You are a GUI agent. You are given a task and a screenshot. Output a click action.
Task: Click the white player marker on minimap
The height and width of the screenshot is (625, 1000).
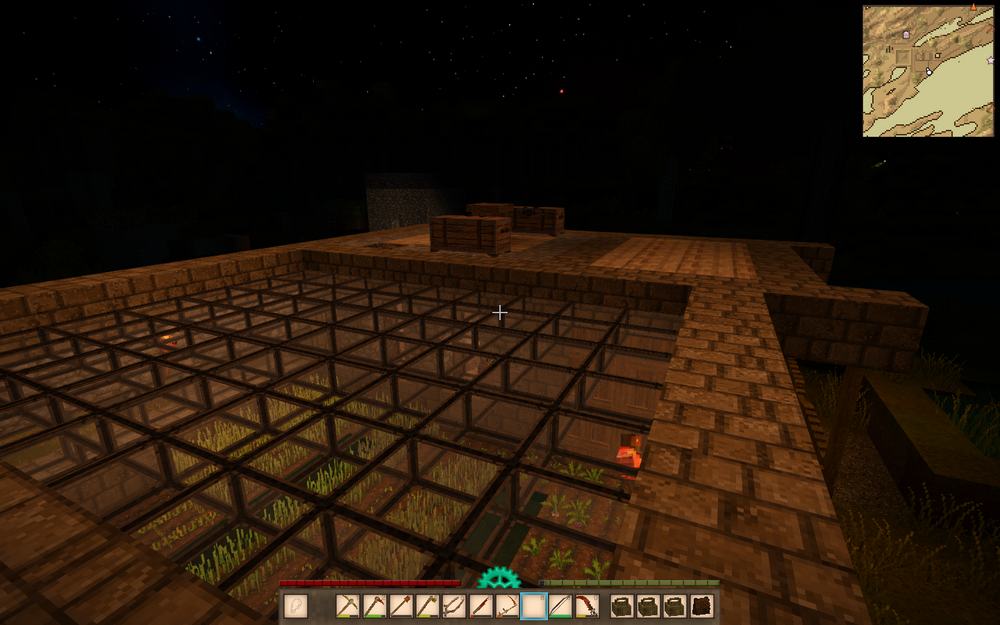(928, 71)
